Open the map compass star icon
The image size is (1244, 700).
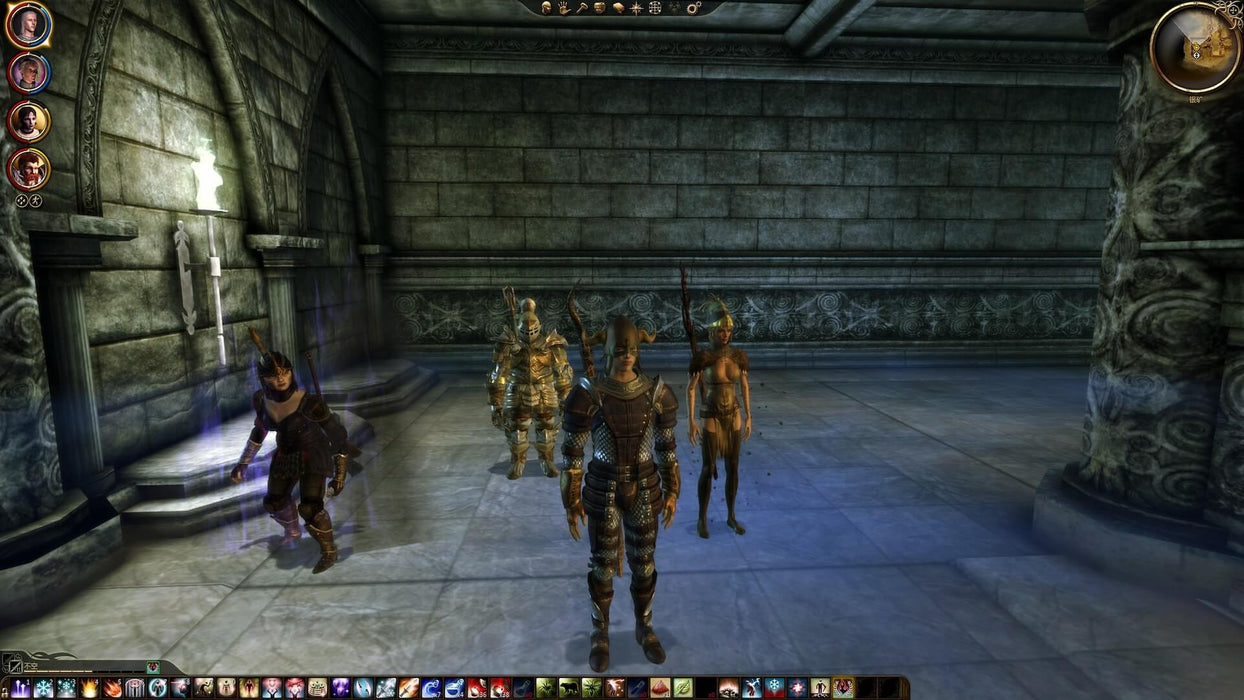pos(636,8)
